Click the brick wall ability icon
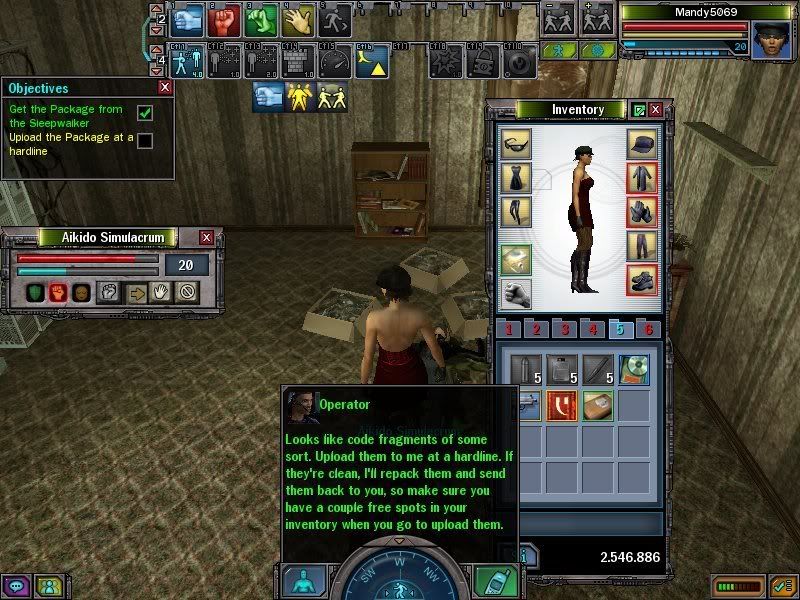800x600 pixels. [297, 62]
